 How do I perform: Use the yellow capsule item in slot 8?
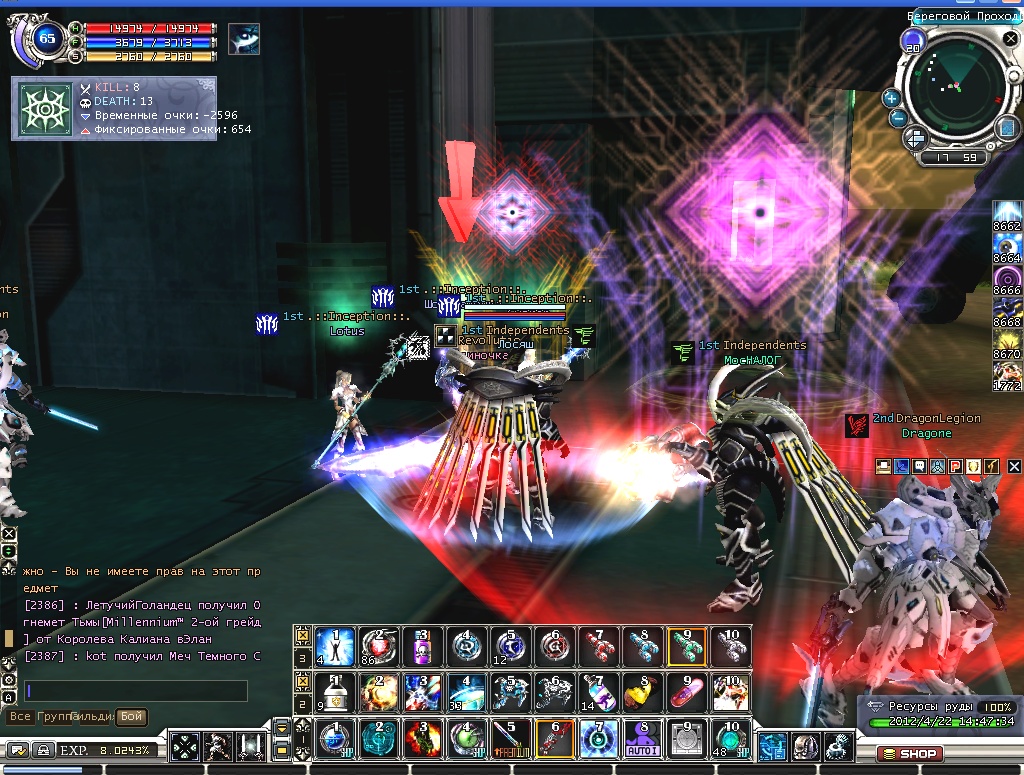click(x=642, y=691)
